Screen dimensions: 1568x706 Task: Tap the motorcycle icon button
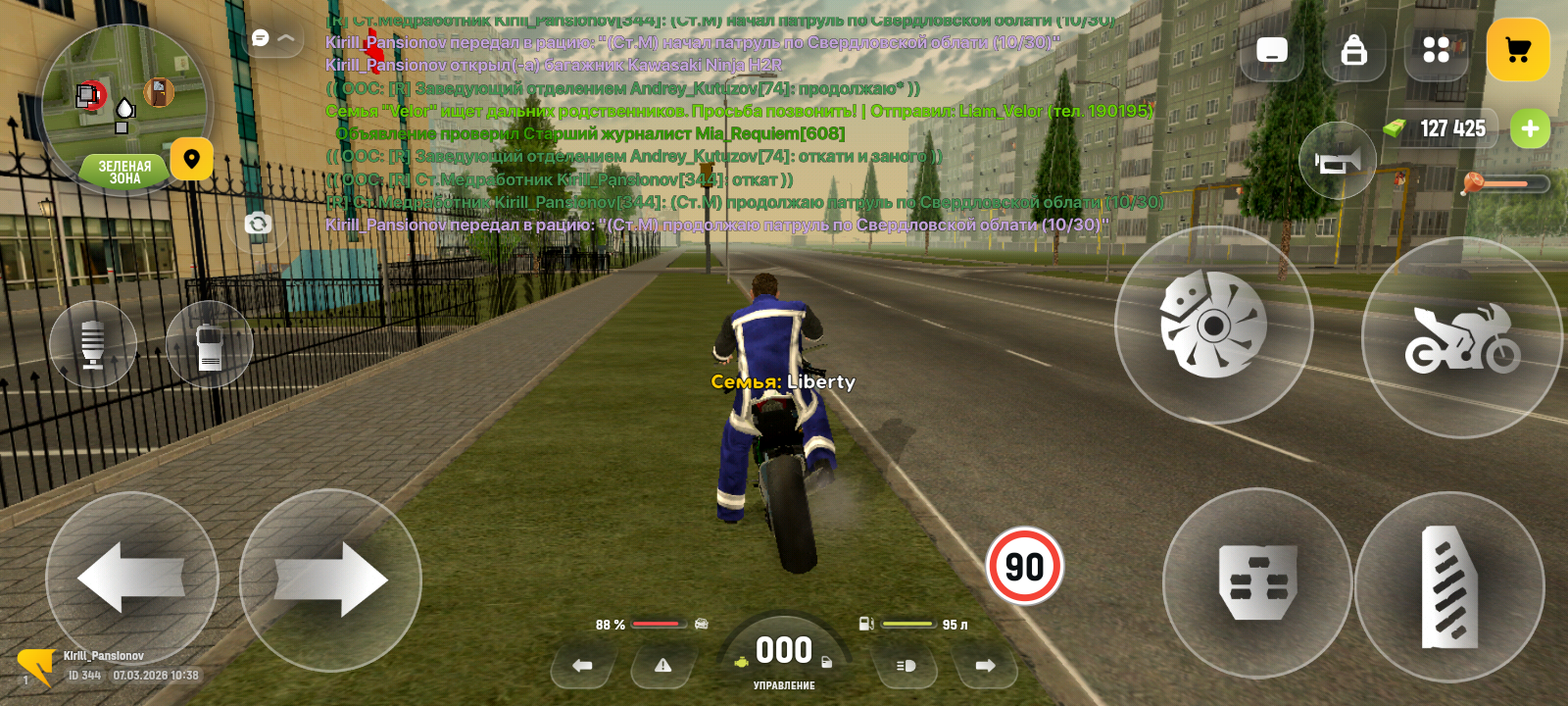(x=1461, y=337)
